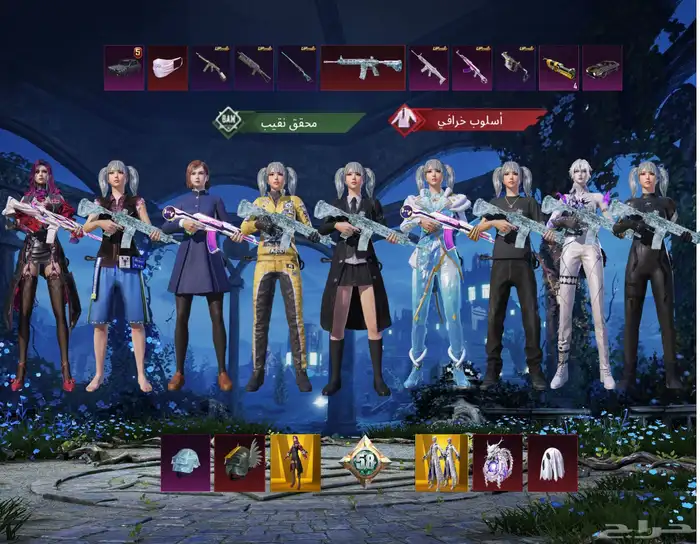700x544 pixels.
Task: Click the محقق نقيب title banner
Action: point(290,122)
